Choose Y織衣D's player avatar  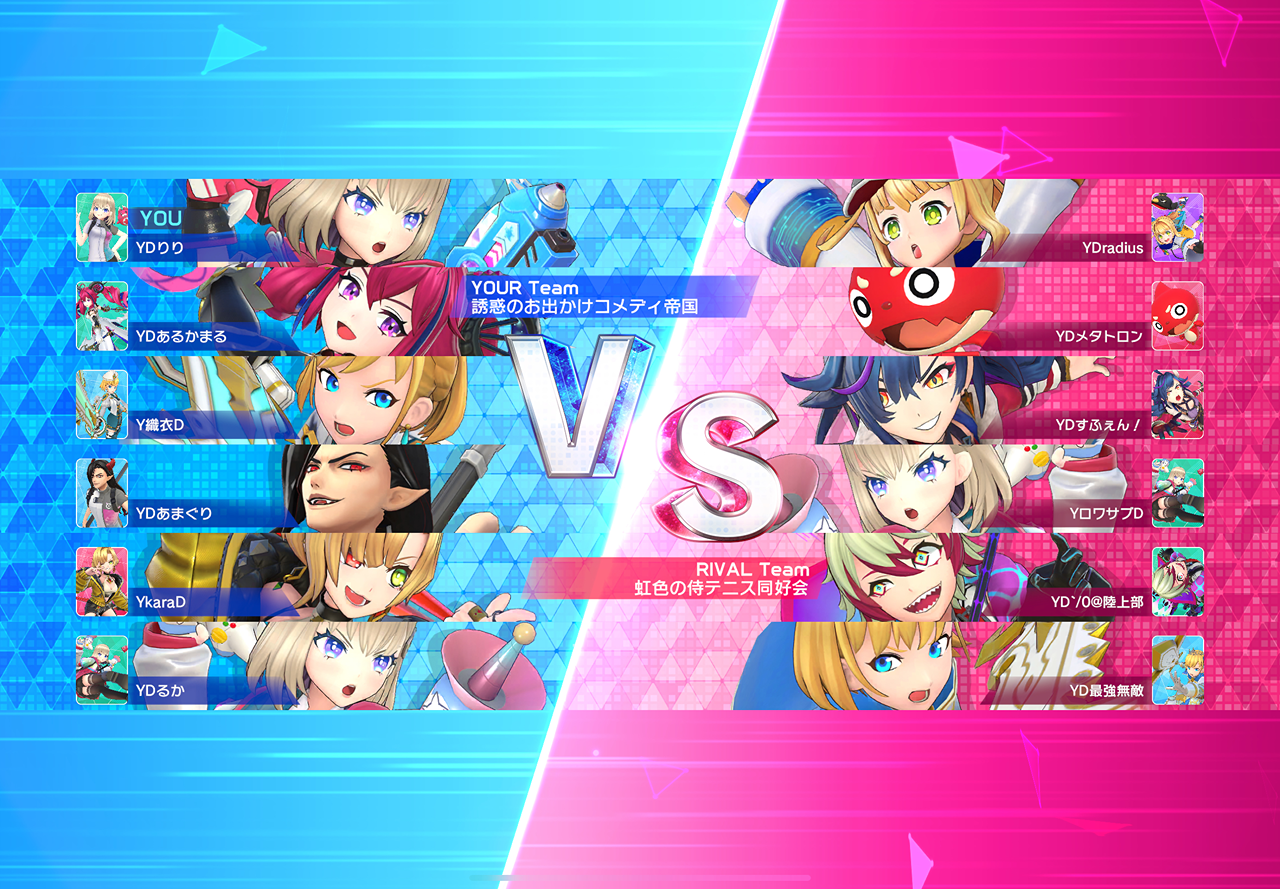click(x=102, y=405)
